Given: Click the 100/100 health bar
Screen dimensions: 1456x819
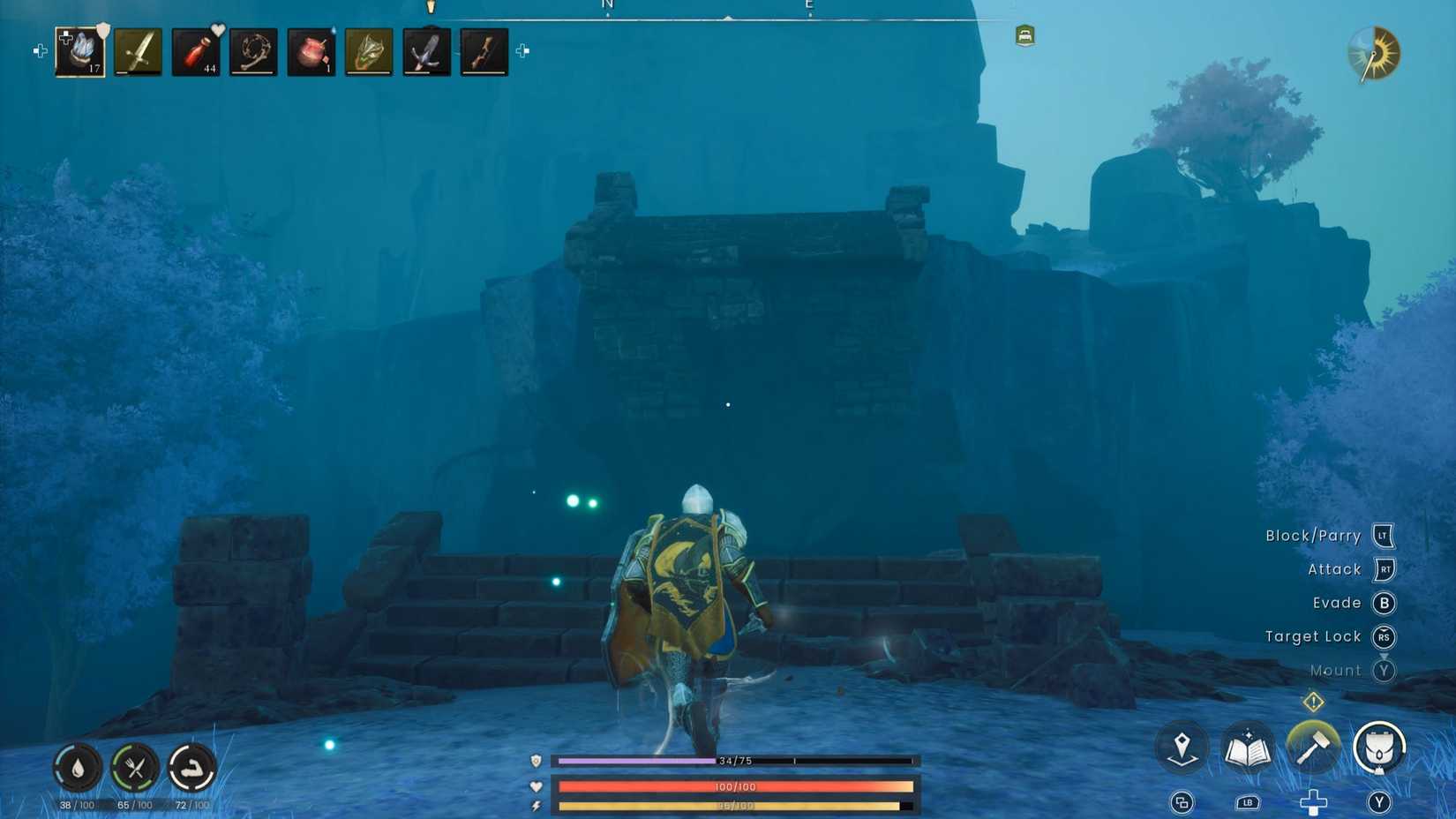Looking at the screenshot, I should (732, 785).
